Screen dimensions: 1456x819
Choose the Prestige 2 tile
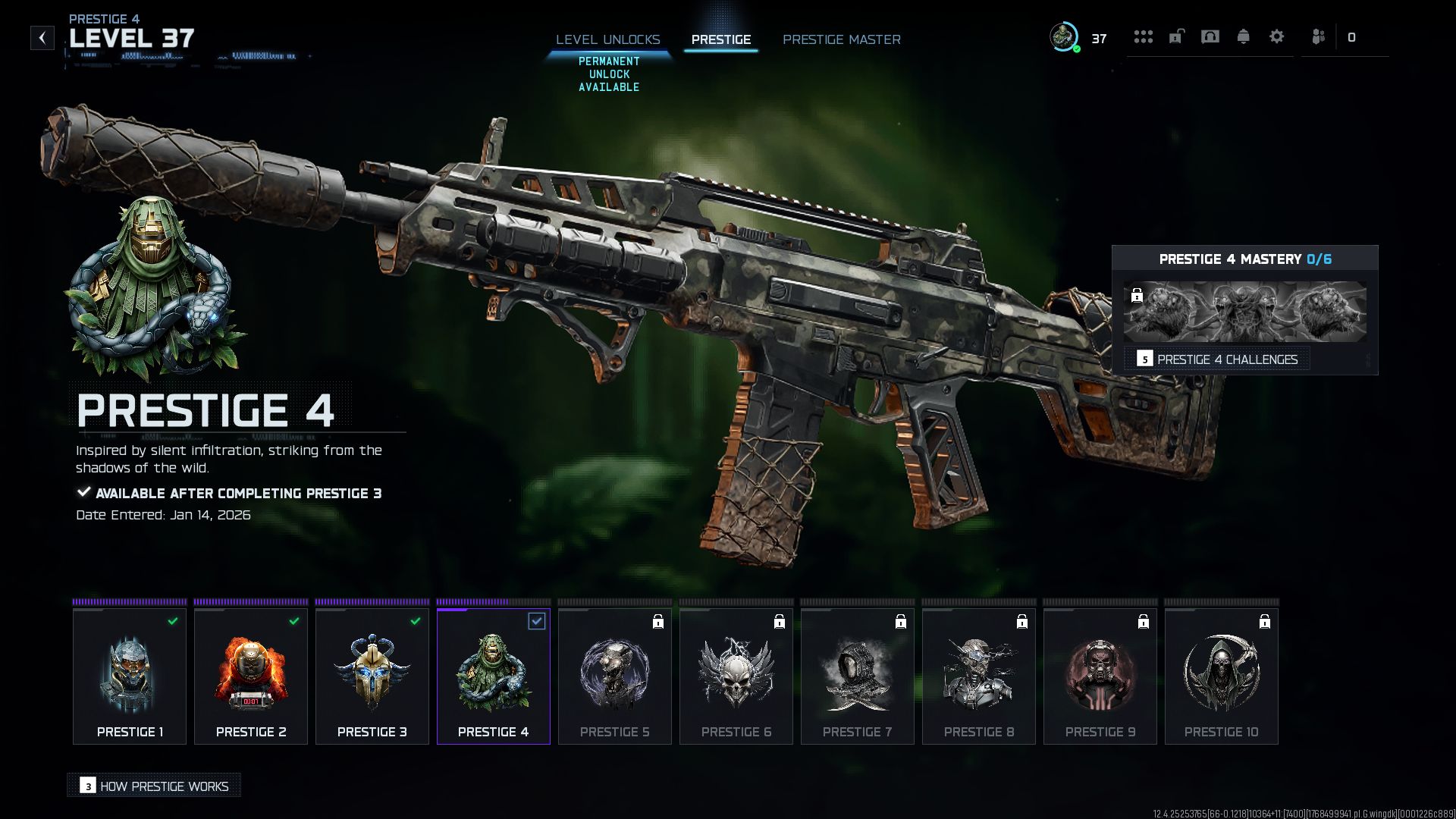pyautogui.click(x=251, y=676)
